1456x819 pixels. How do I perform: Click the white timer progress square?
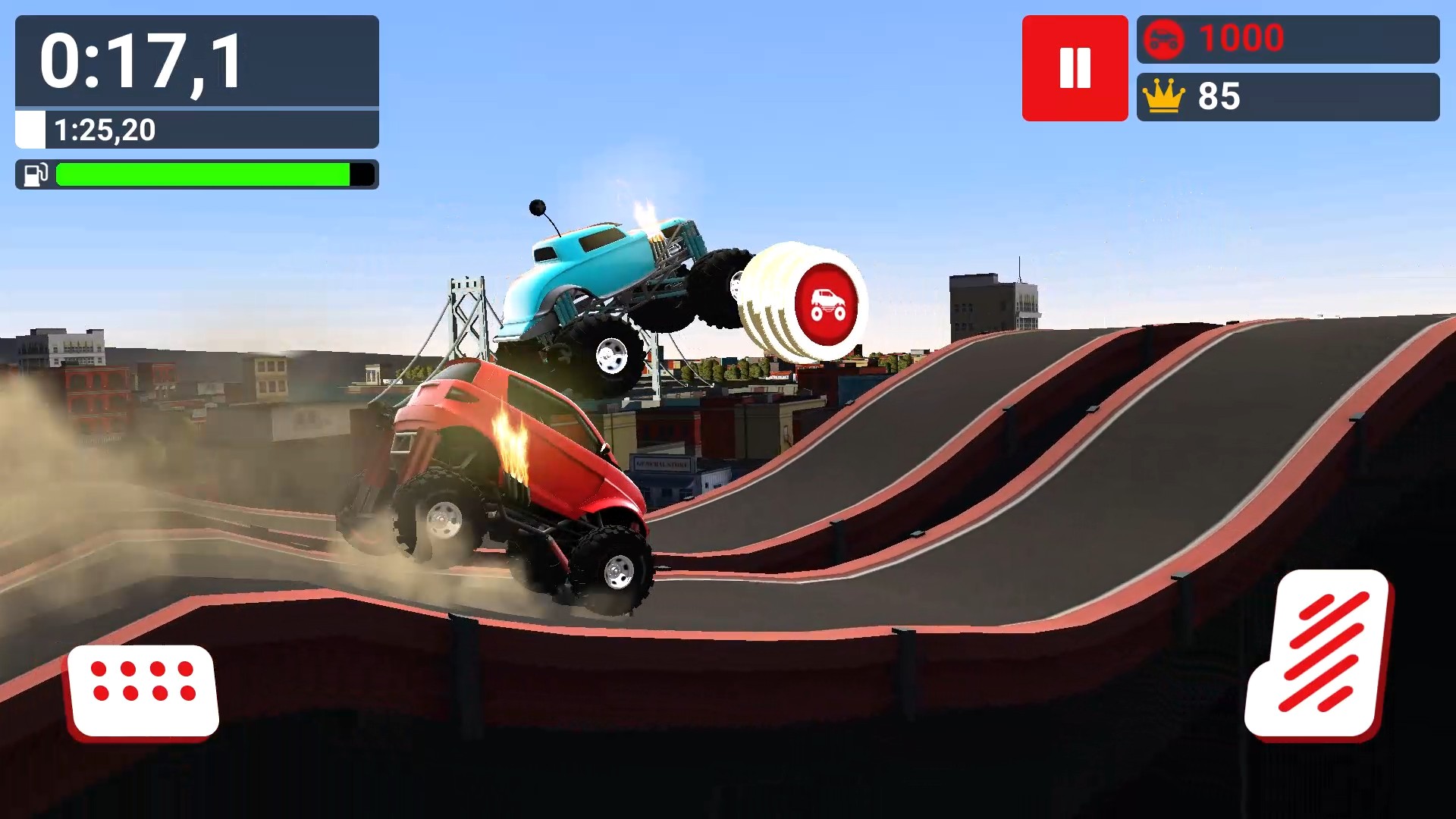(30, 130)
